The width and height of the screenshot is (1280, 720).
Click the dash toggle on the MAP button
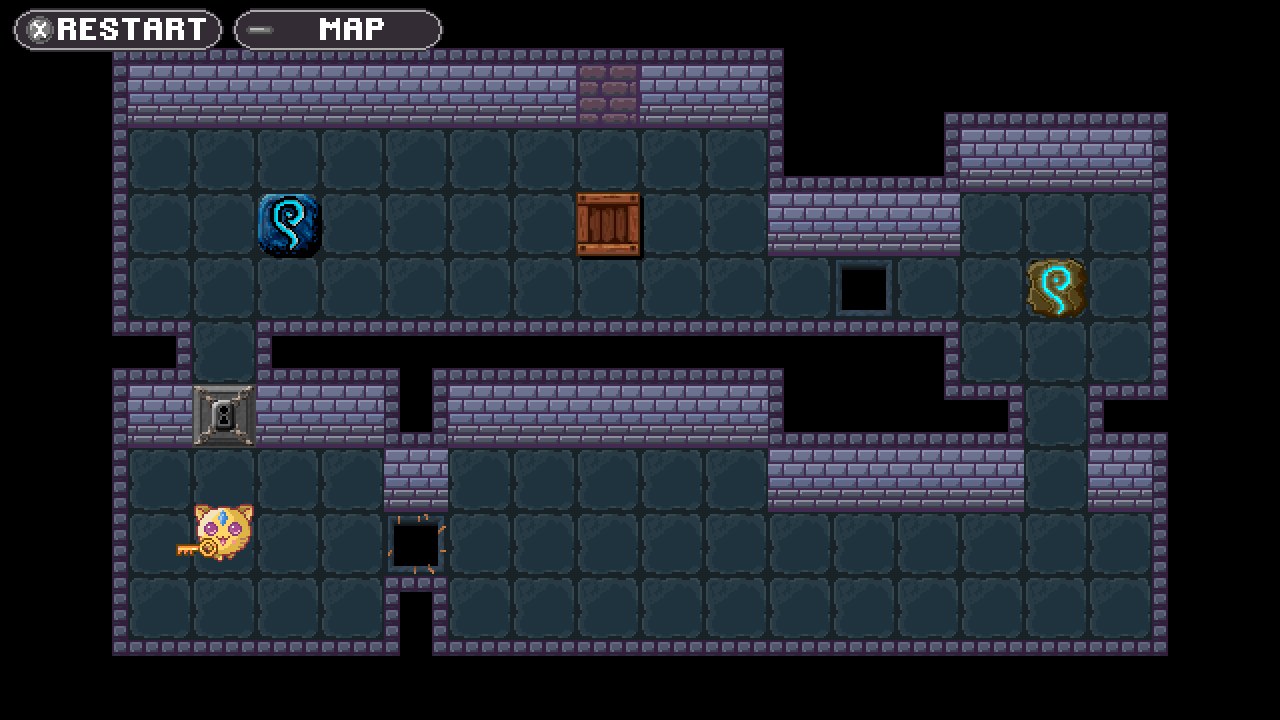click(258, 29)
